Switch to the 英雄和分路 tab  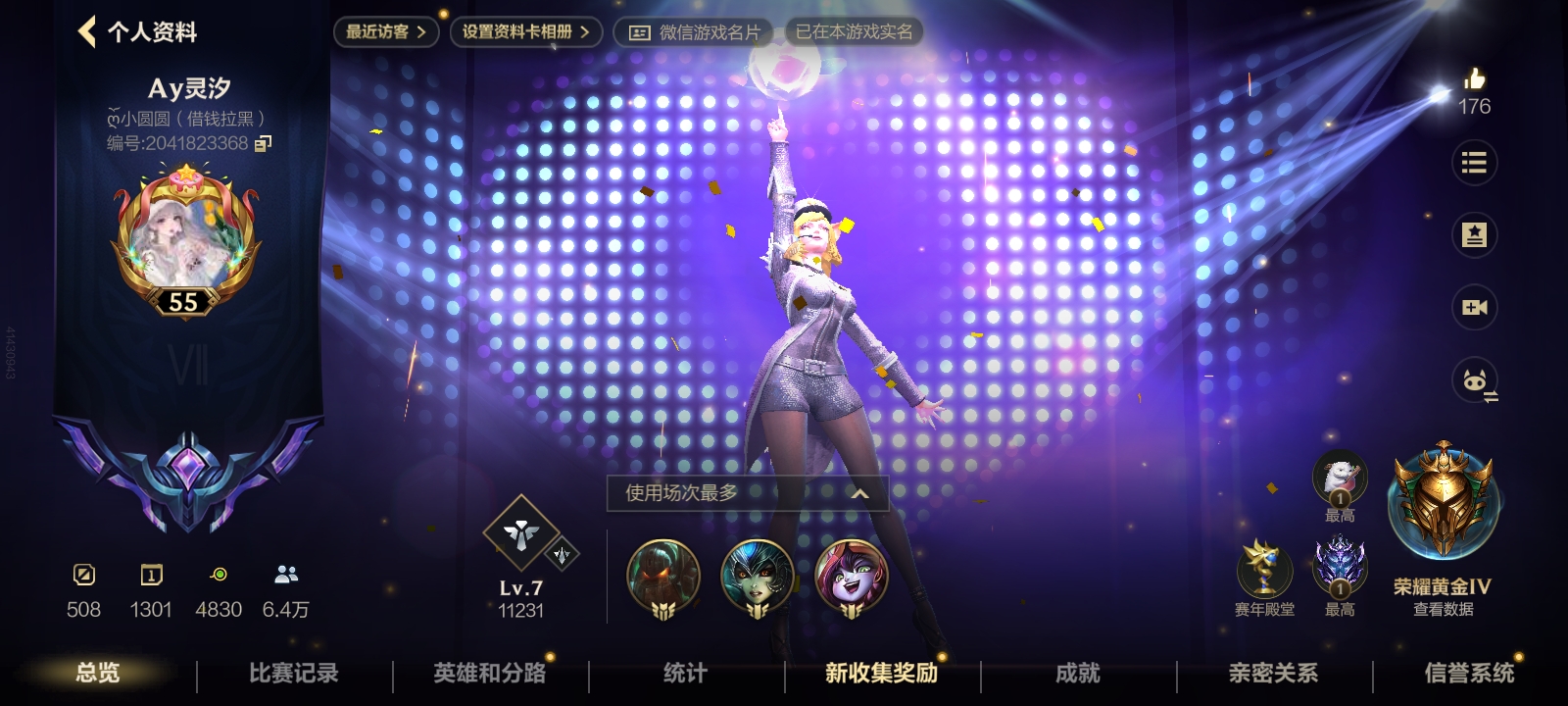click(x=489, y=673)
